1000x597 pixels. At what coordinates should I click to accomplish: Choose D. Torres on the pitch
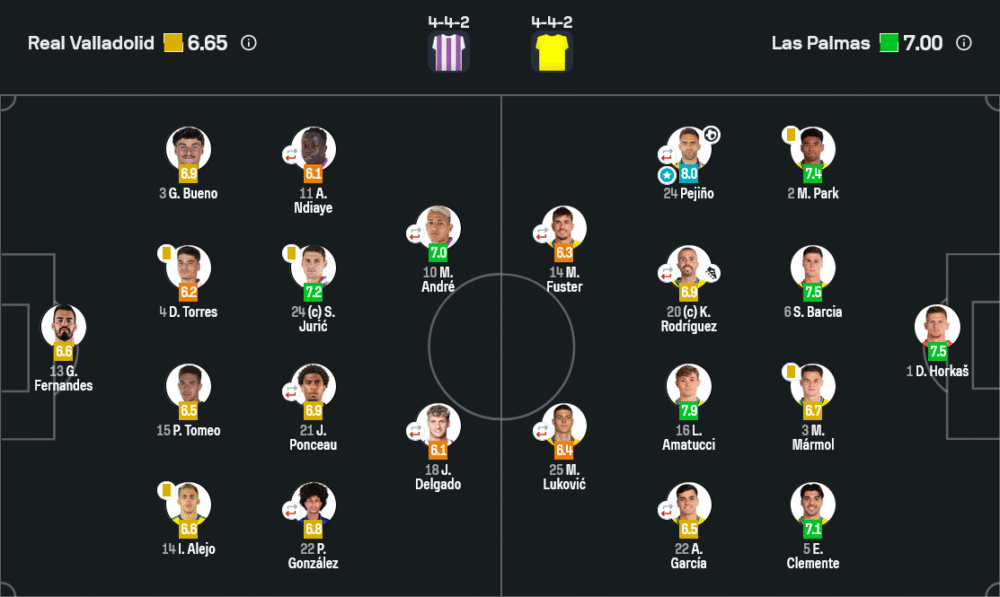point(188,268)
